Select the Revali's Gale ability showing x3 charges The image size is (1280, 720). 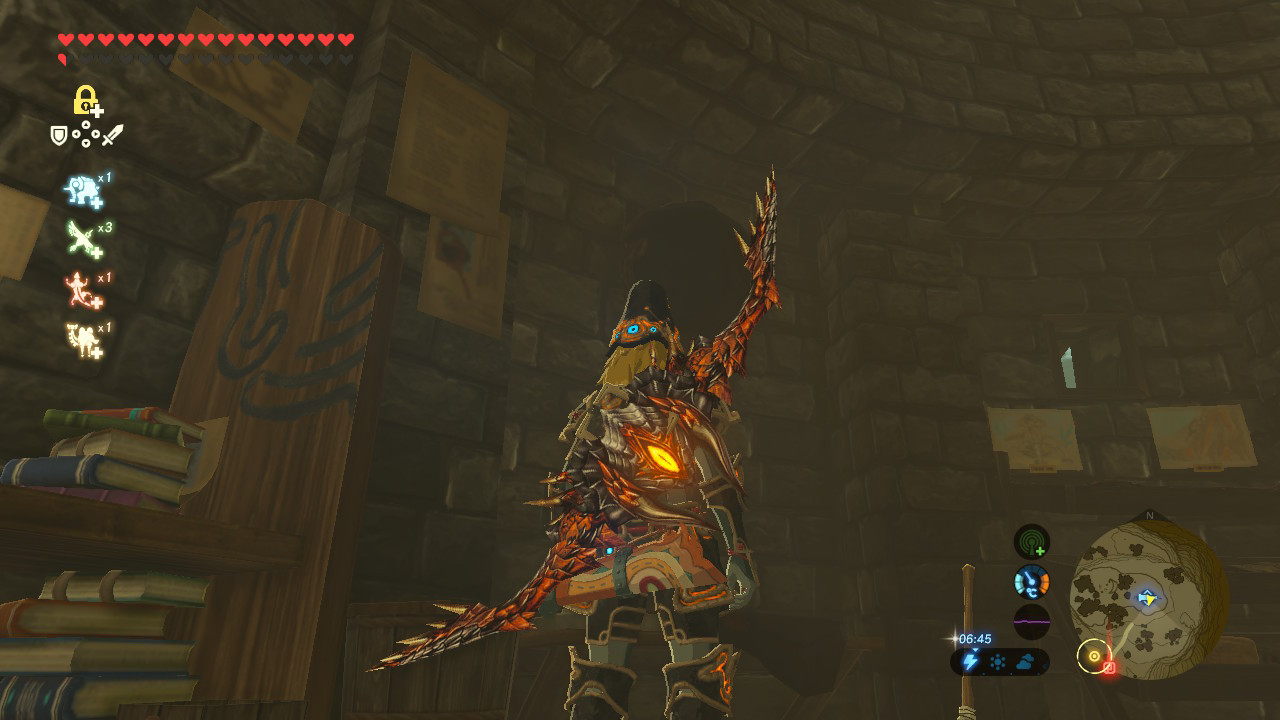82,237
